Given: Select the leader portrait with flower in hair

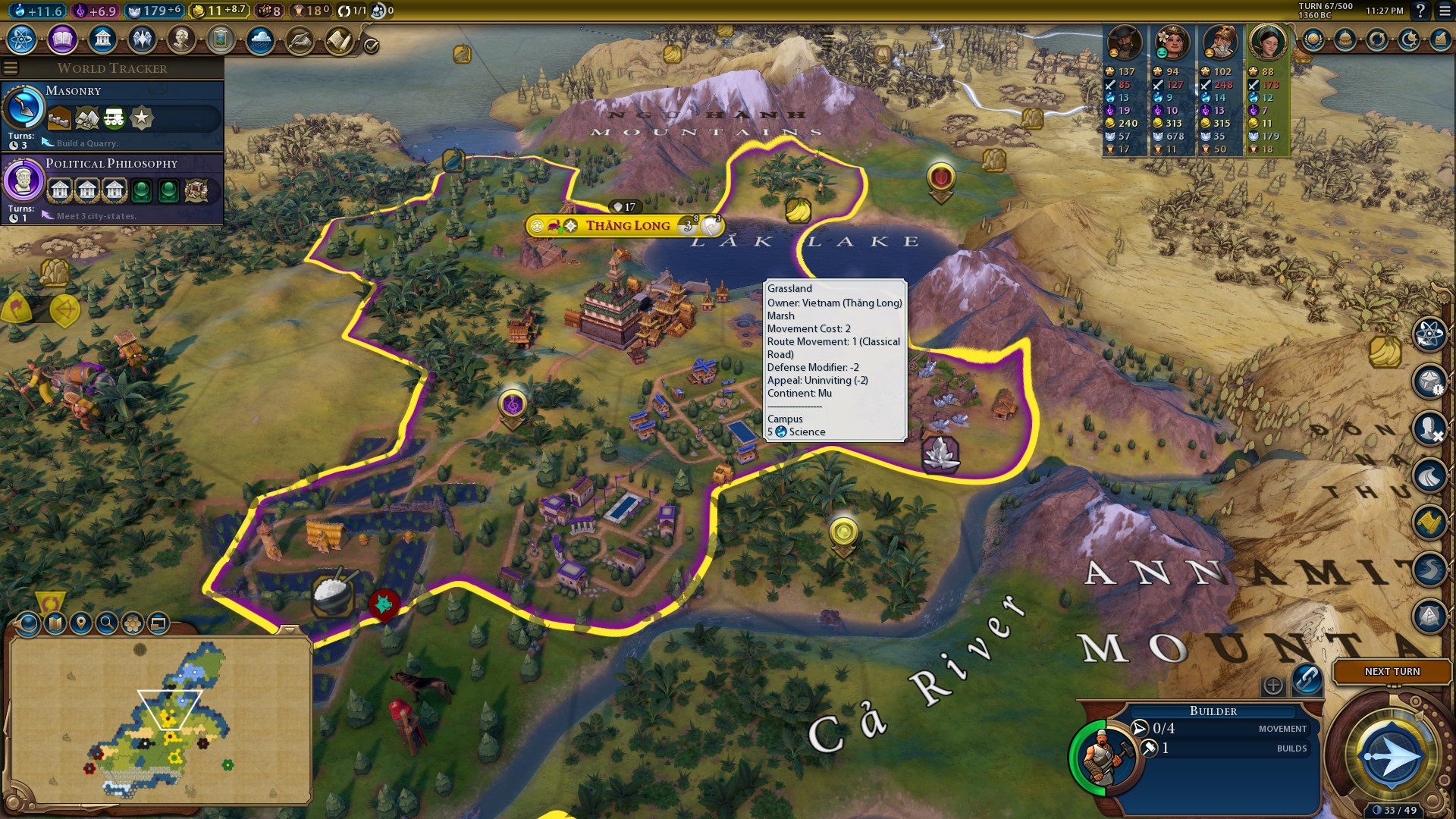Looking at the screenshot, I should tap(1172, 42).
